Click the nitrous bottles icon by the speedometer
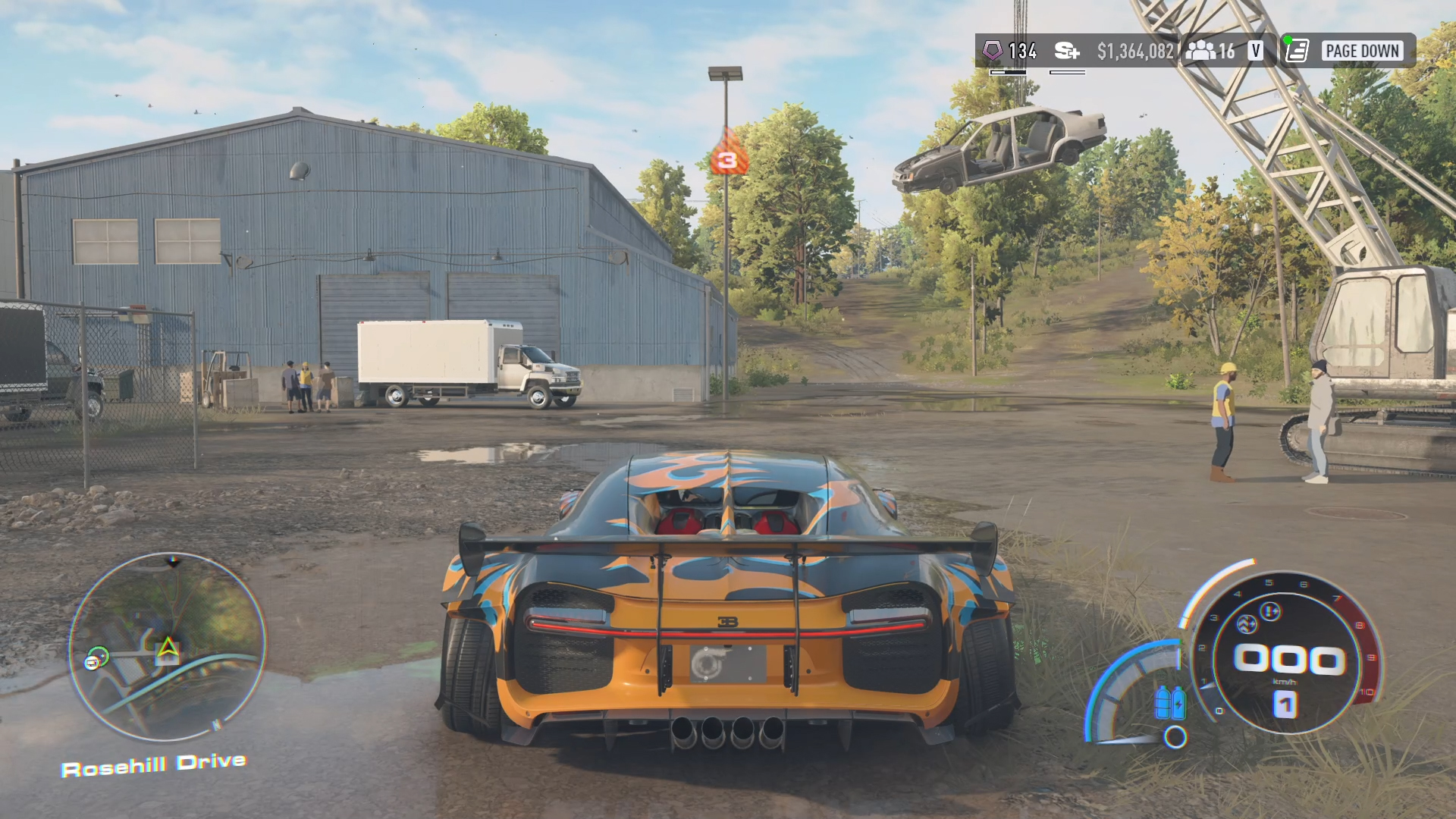Viewport: 1456px width, 819px height. 1170,702
